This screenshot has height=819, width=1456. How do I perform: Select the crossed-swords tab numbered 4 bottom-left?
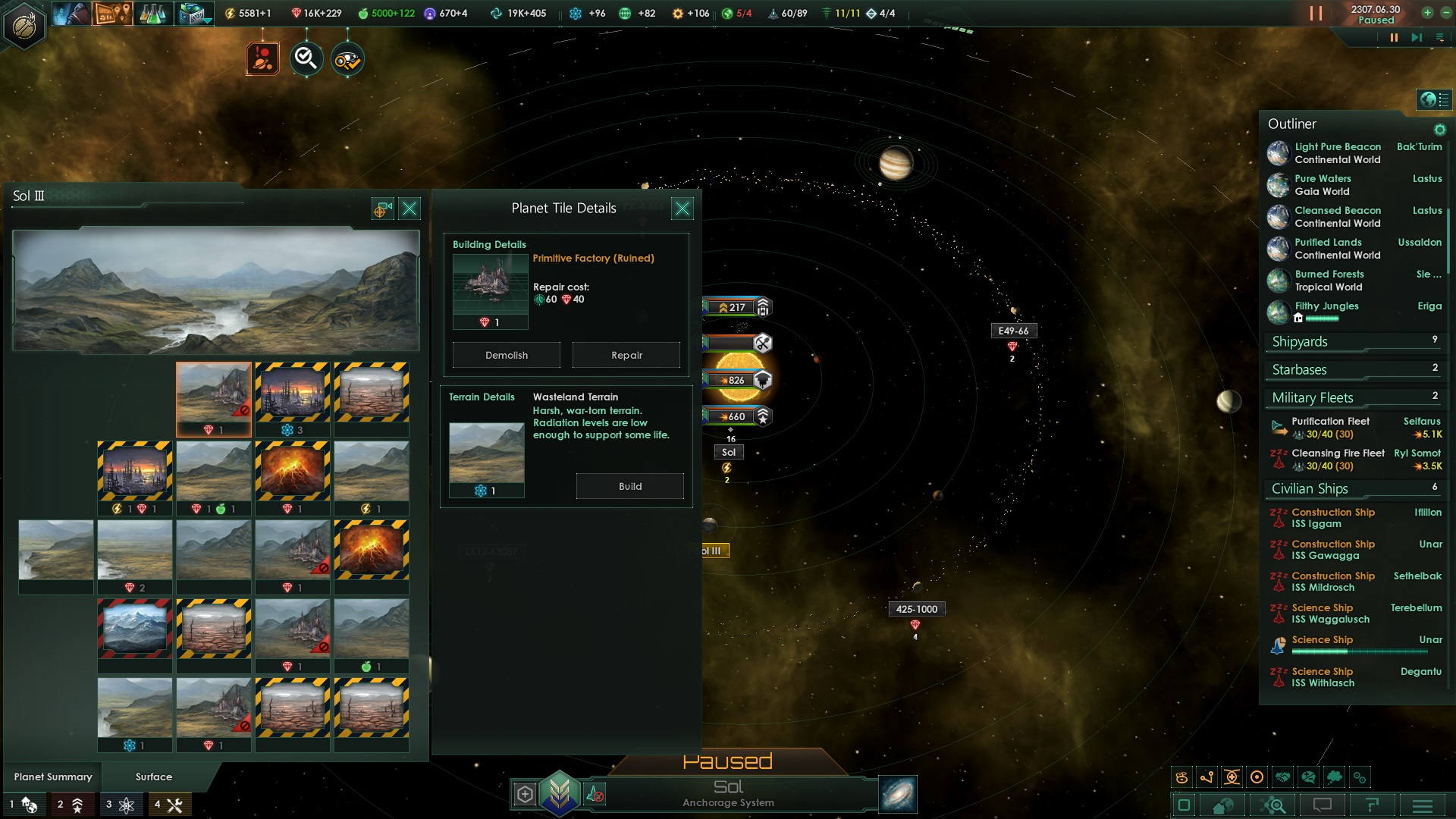[x=168, y=805]
